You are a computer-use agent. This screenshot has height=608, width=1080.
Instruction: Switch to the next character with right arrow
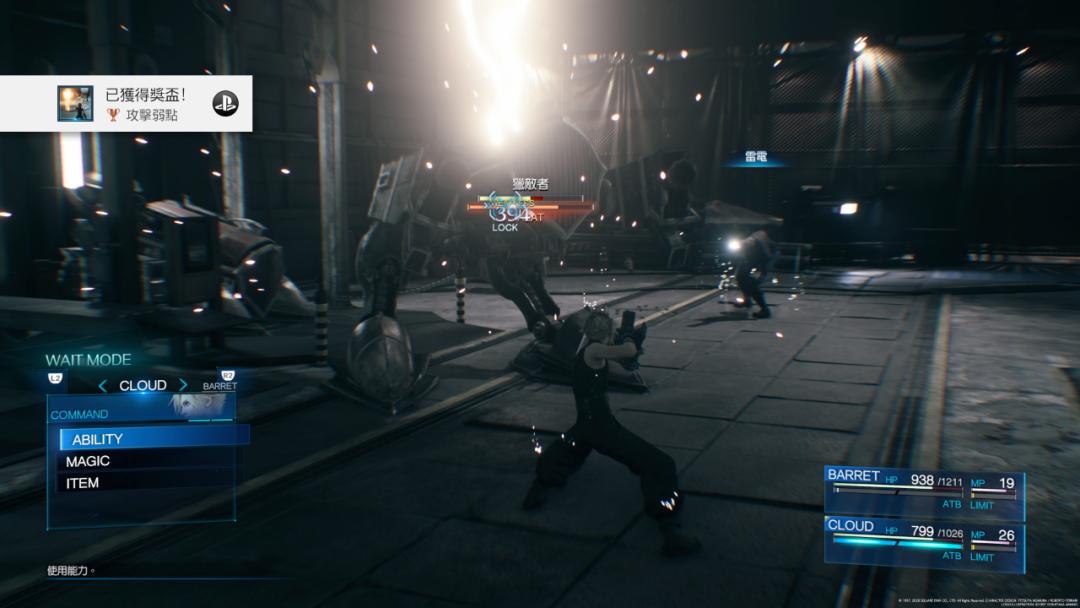coord(183,385)
